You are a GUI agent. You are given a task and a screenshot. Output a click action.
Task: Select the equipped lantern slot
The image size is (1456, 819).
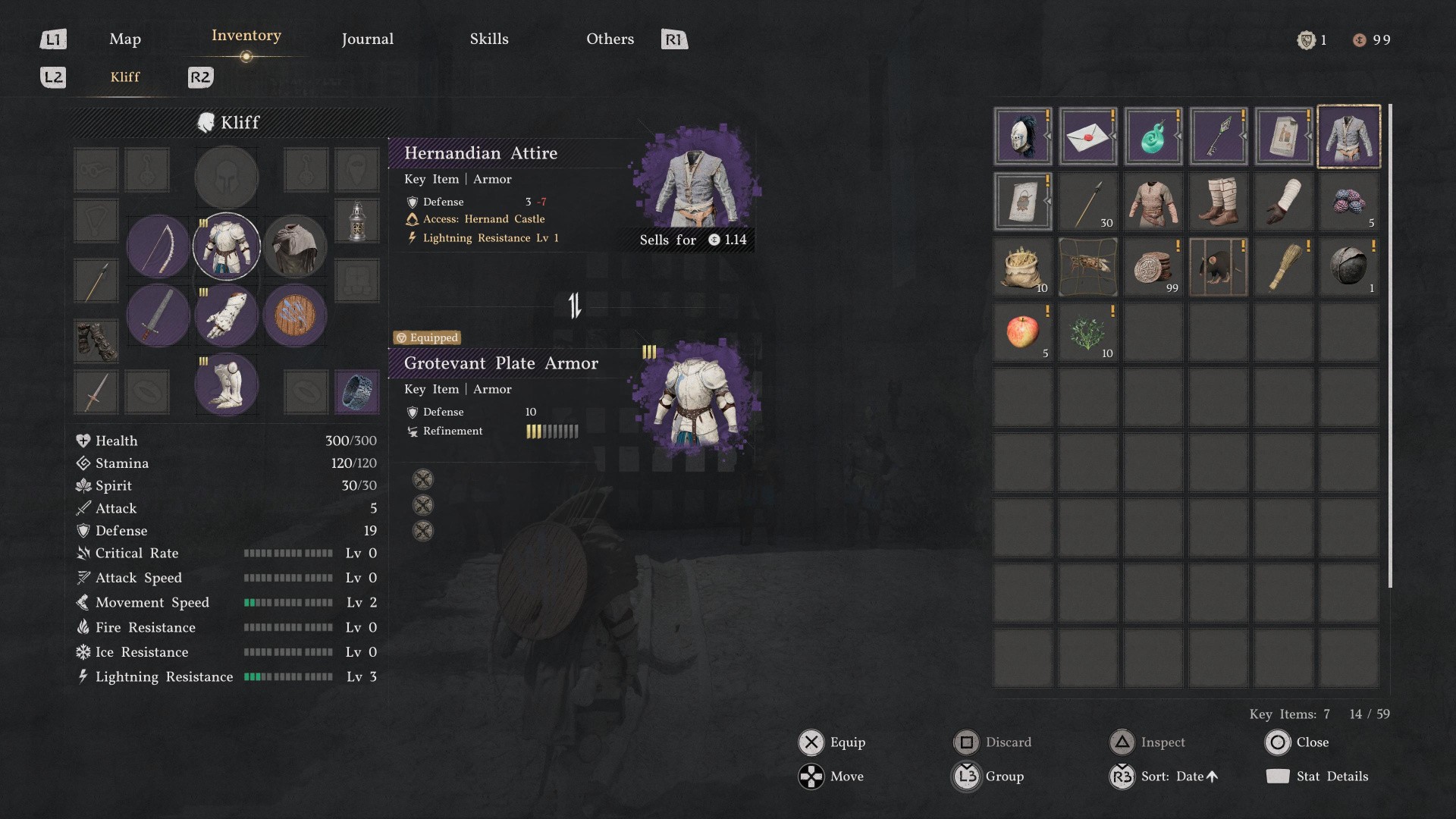pos(356,221)
